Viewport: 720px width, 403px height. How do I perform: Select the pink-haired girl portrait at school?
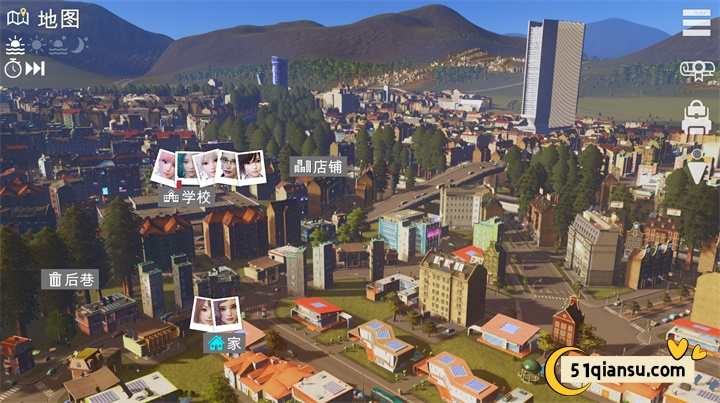(x=164, y=165)
